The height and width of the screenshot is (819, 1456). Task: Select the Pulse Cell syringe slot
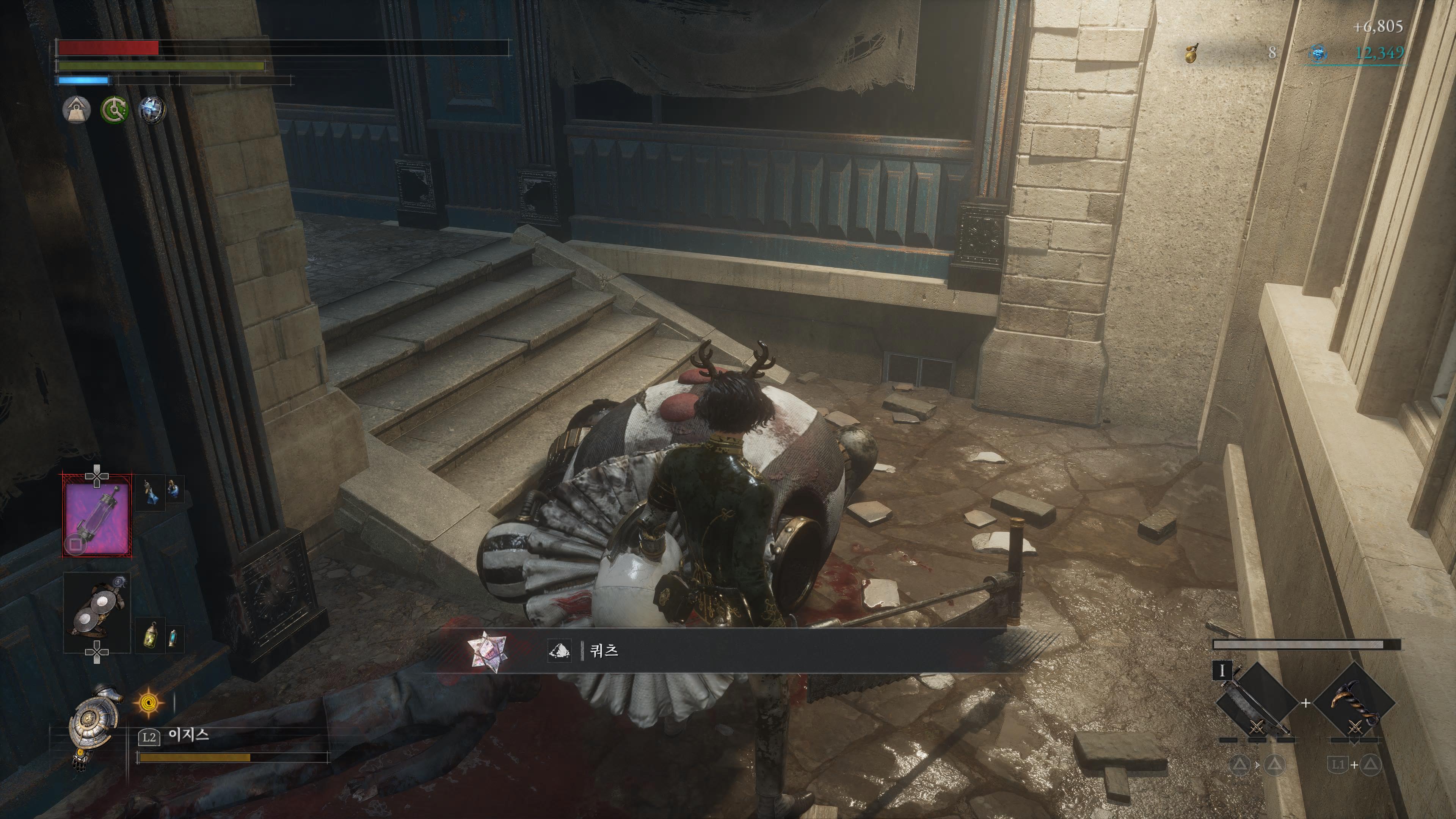tap(97, 516)
